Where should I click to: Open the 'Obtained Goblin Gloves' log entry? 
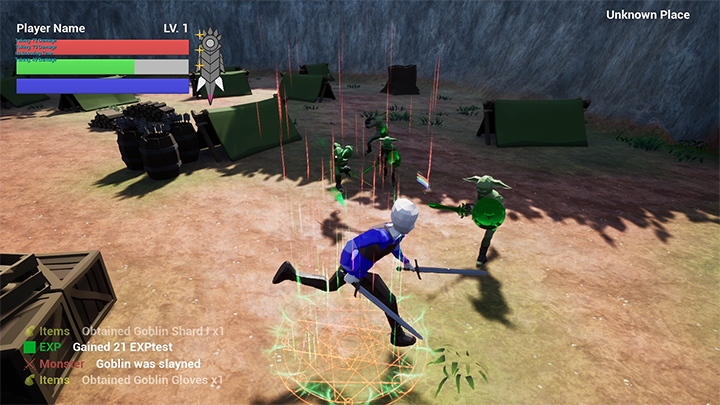click(152, 380)
